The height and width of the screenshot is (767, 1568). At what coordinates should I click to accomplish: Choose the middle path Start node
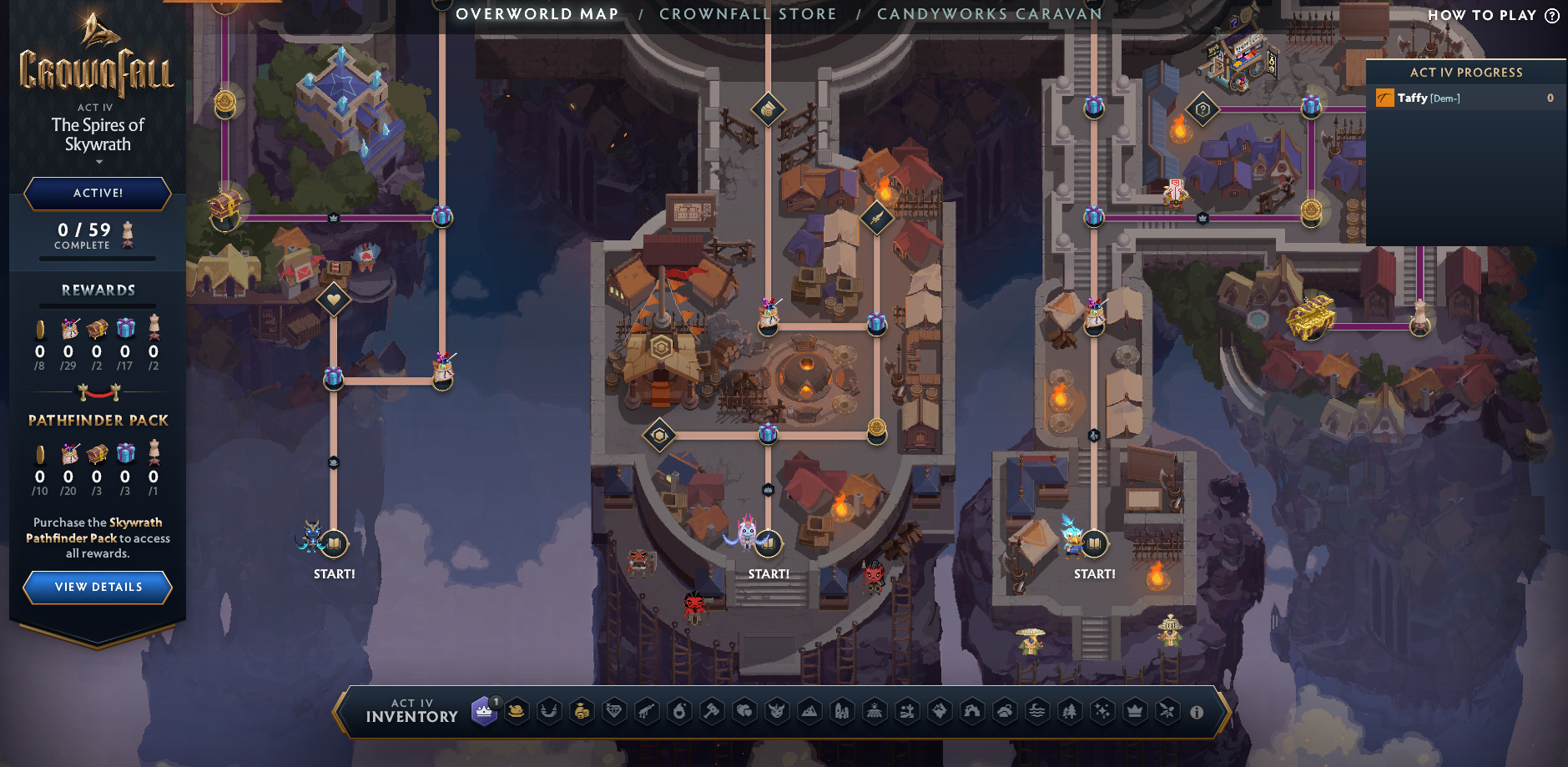(x=768, y=544)
